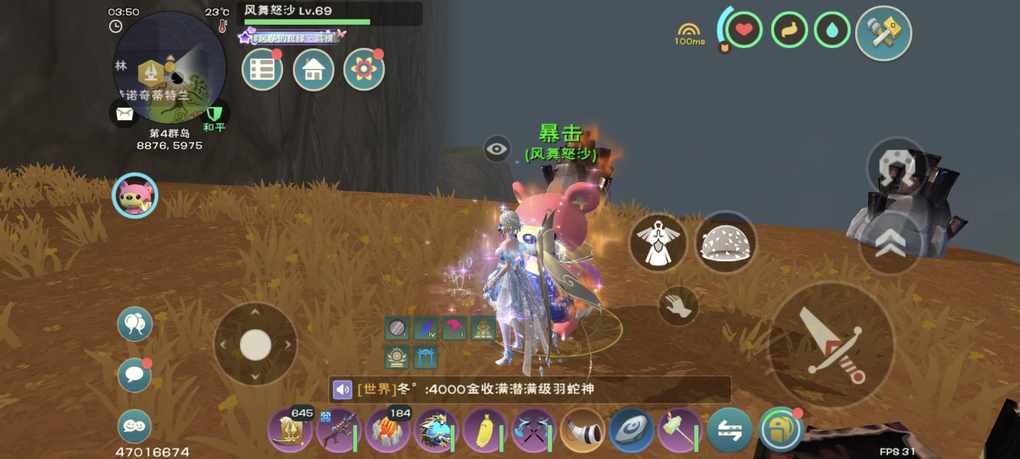Tap the double-chevron jump button
This screenshot has height=459, width=1020.
[x=888, y=243]
